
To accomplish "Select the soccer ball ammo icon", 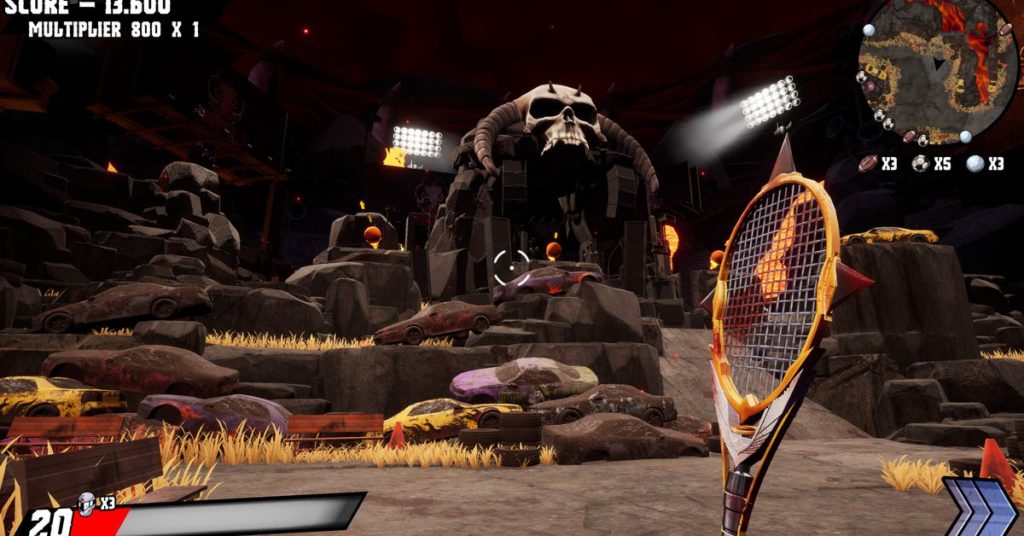I will coord(921,164).
